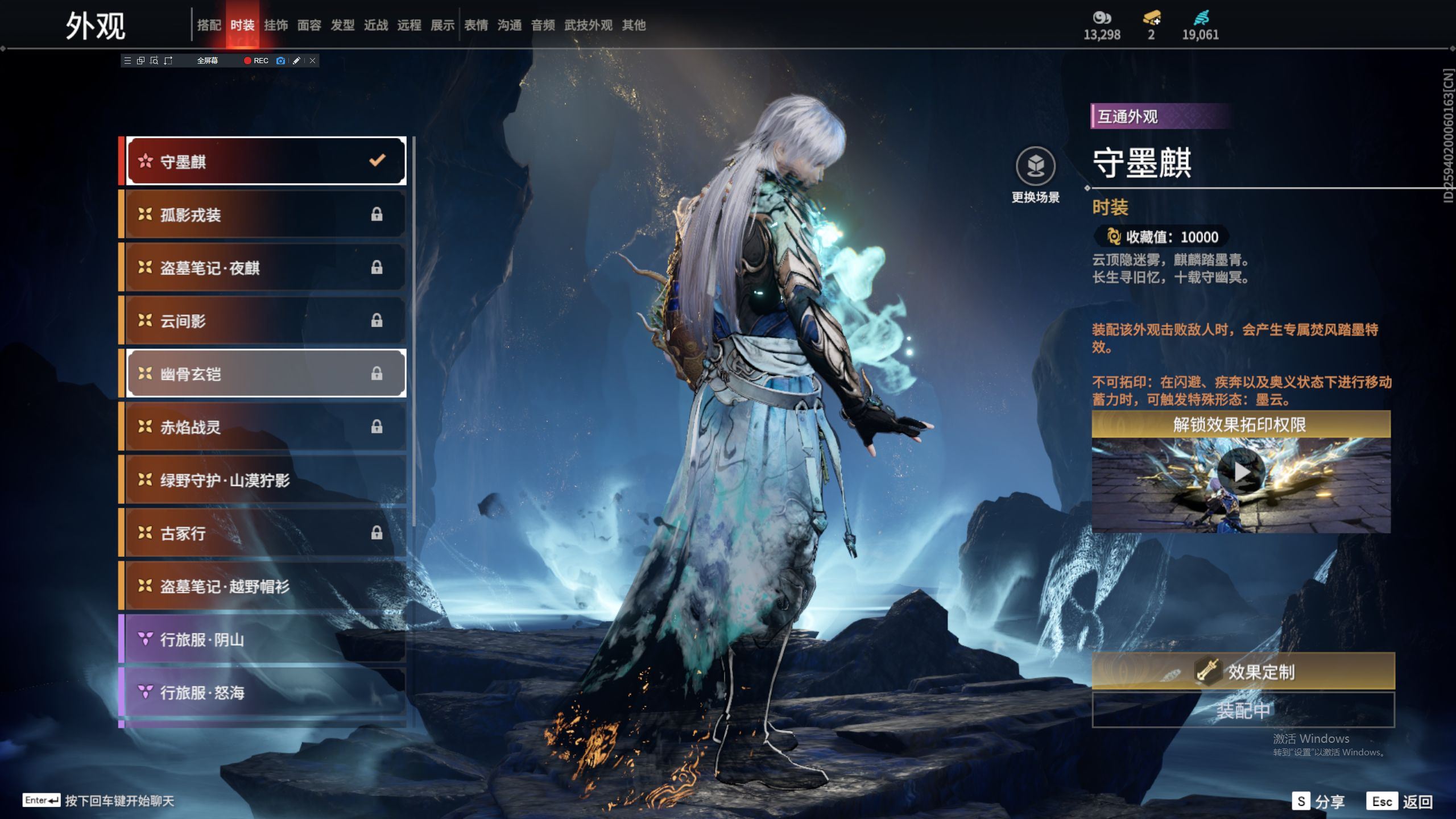
Task: Switch to the 搭配 tab
Action: point(209,25)
